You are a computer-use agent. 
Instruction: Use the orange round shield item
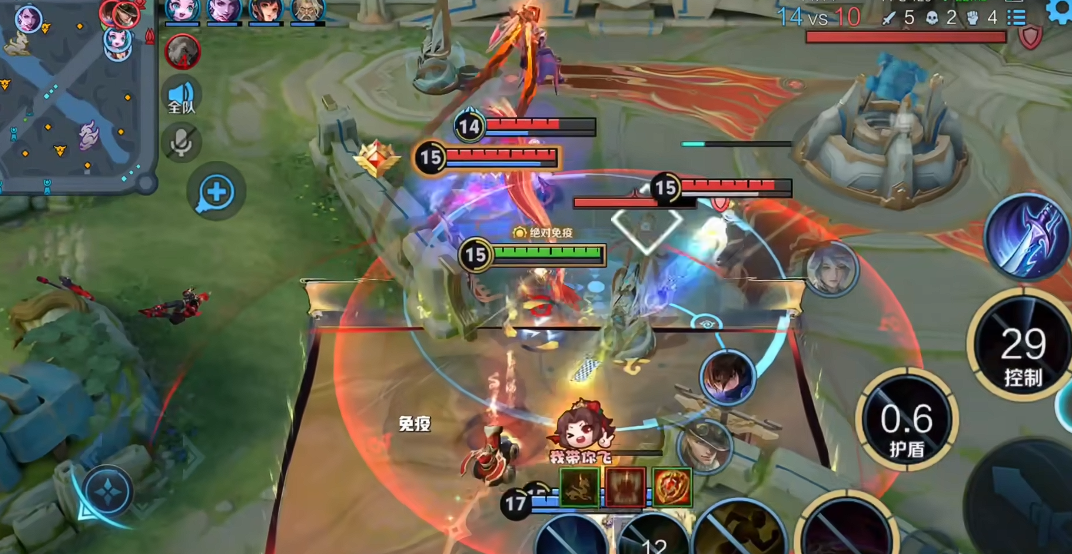[x=672, y=487]
